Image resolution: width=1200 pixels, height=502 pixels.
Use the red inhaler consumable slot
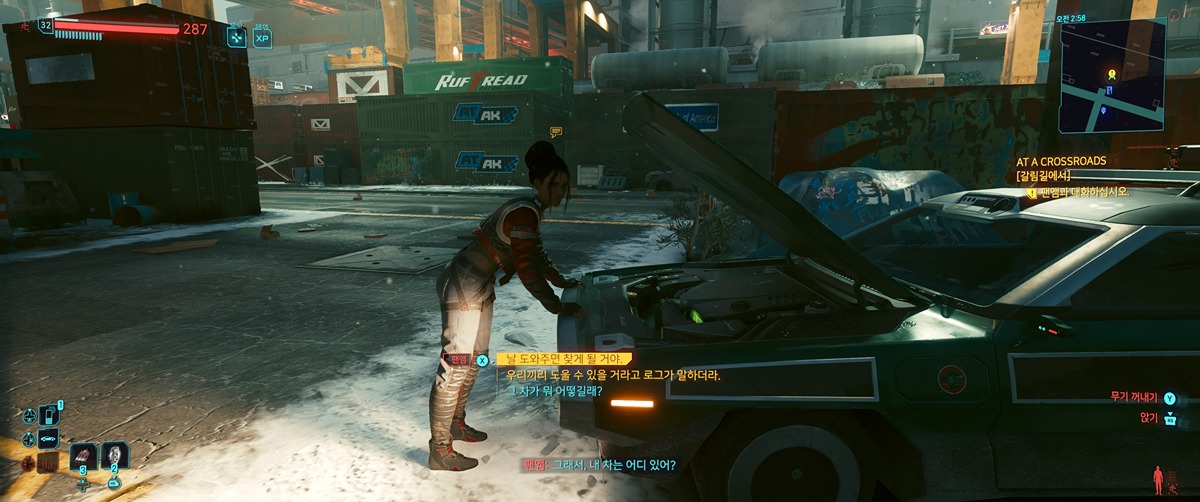point(84,455)
